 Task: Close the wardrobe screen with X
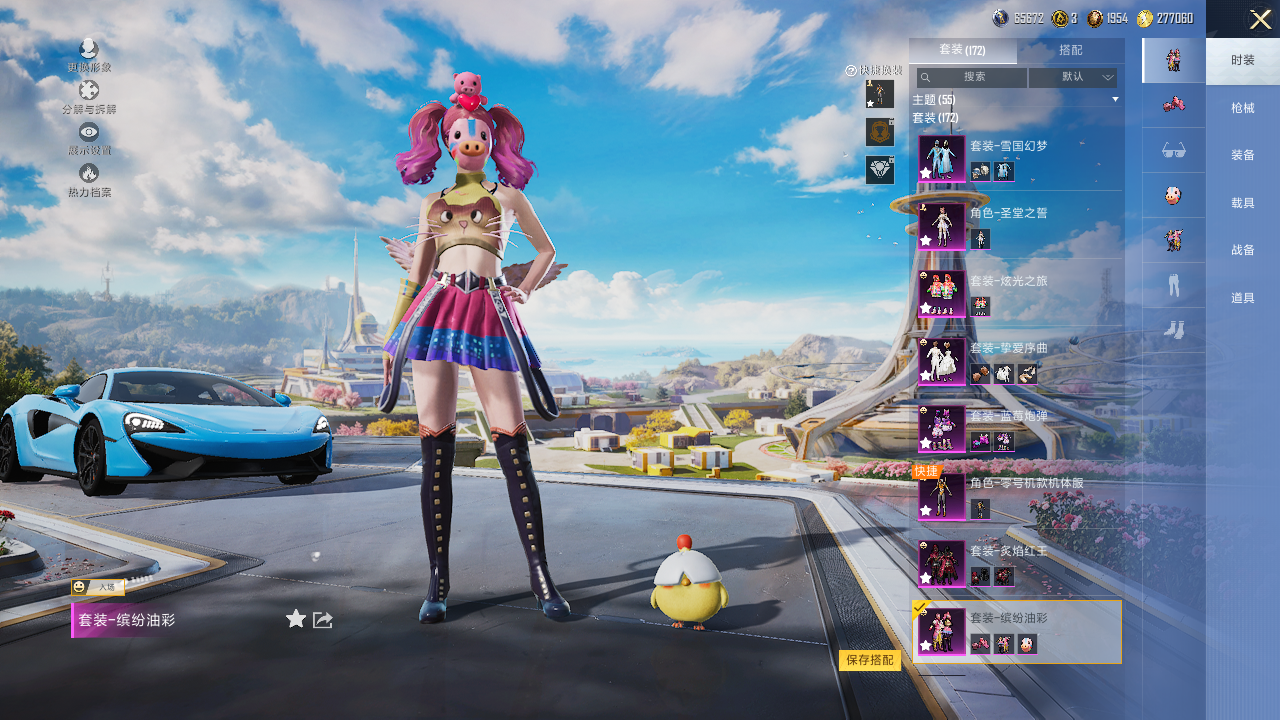pos(1260,19)
